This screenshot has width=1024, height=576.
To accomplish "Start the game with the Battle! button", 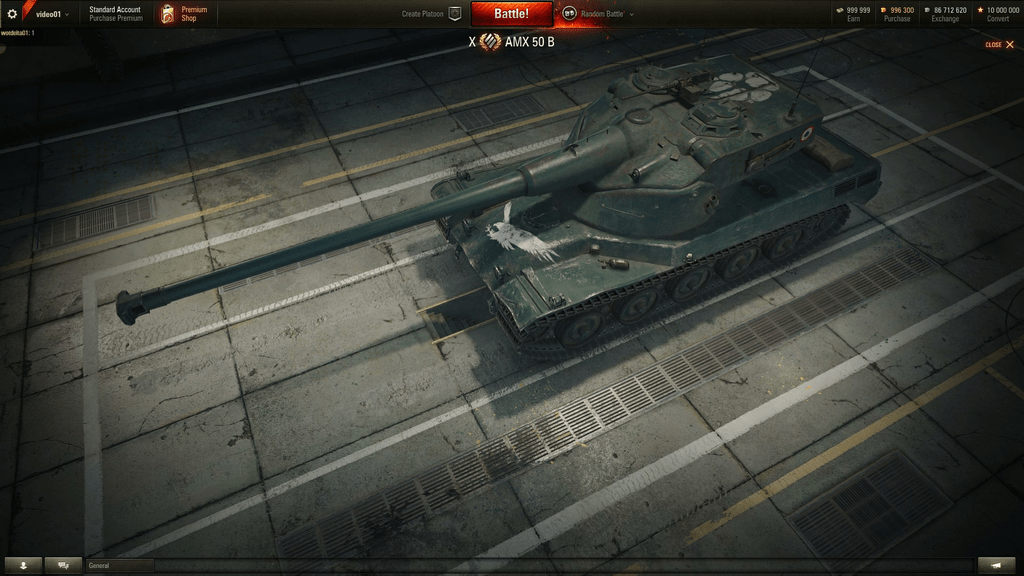I will tap(511, 14).
